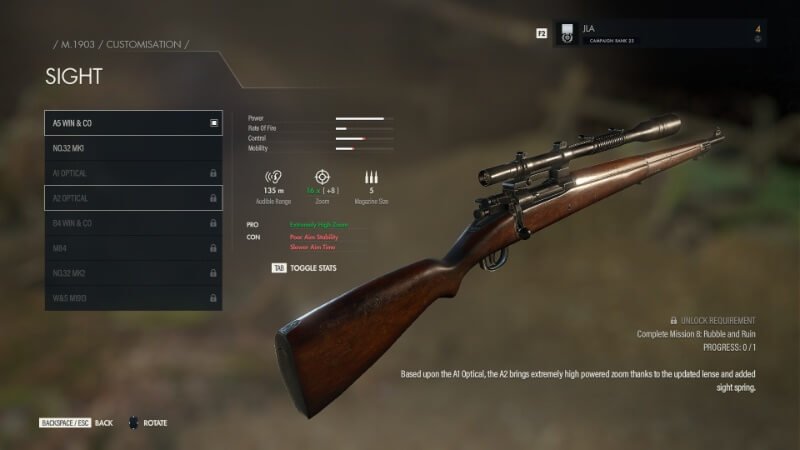This screenshot has width=800, height=450.
Task: Choose the locked M84 sight
Action: (133, 248)
